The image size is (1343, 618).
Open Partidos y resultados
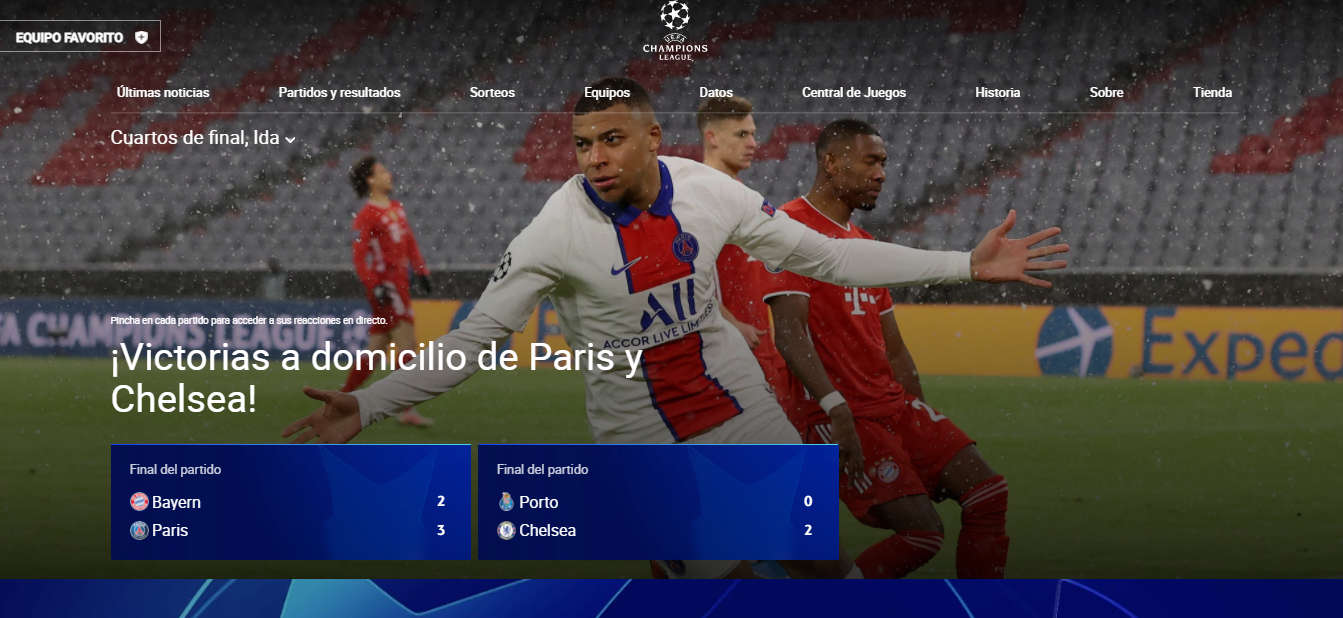click(339, 93)
